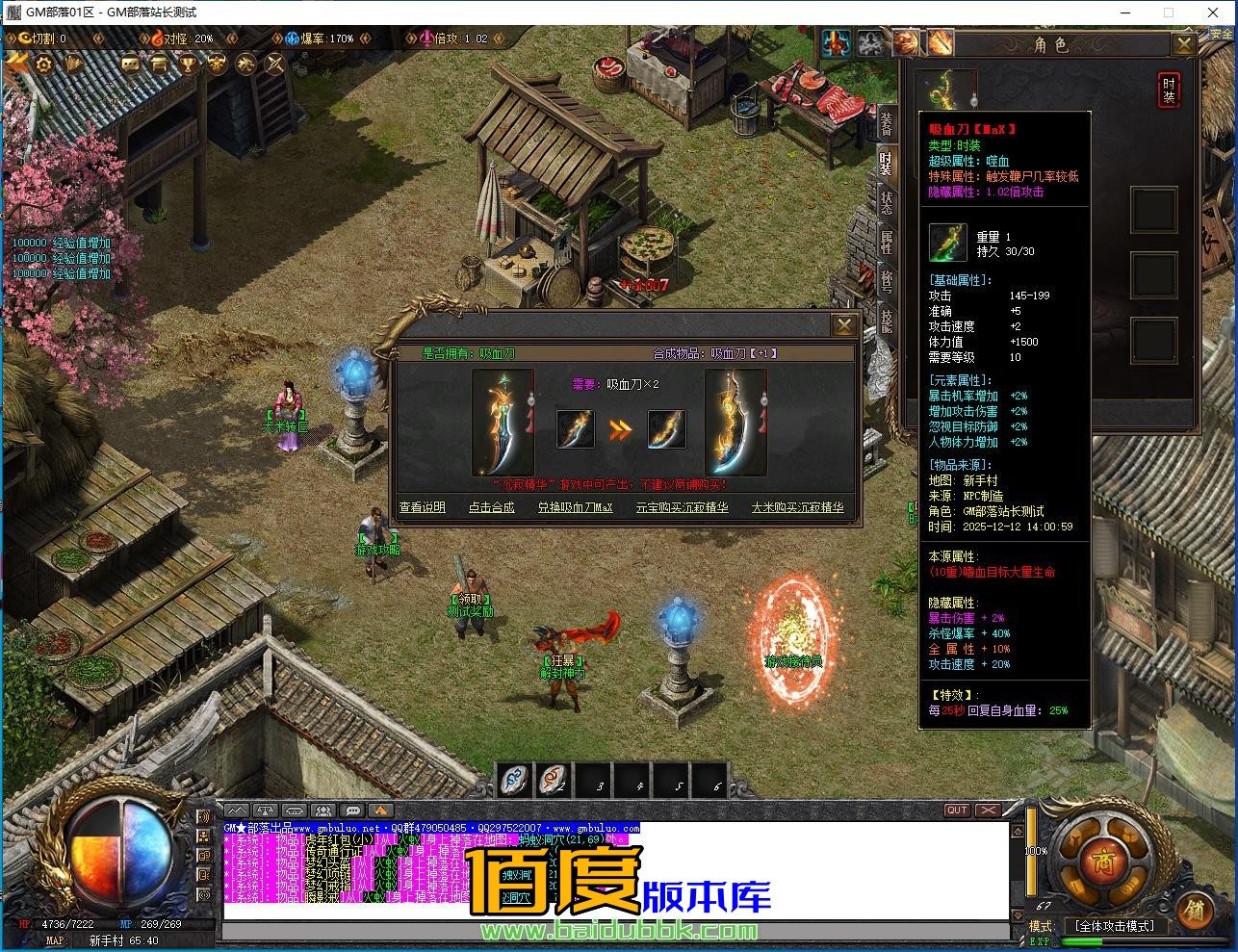Screen dimensions: 1238x952
Task: Switch to the 状态 status tab
Action: click(x=886, y=203)
